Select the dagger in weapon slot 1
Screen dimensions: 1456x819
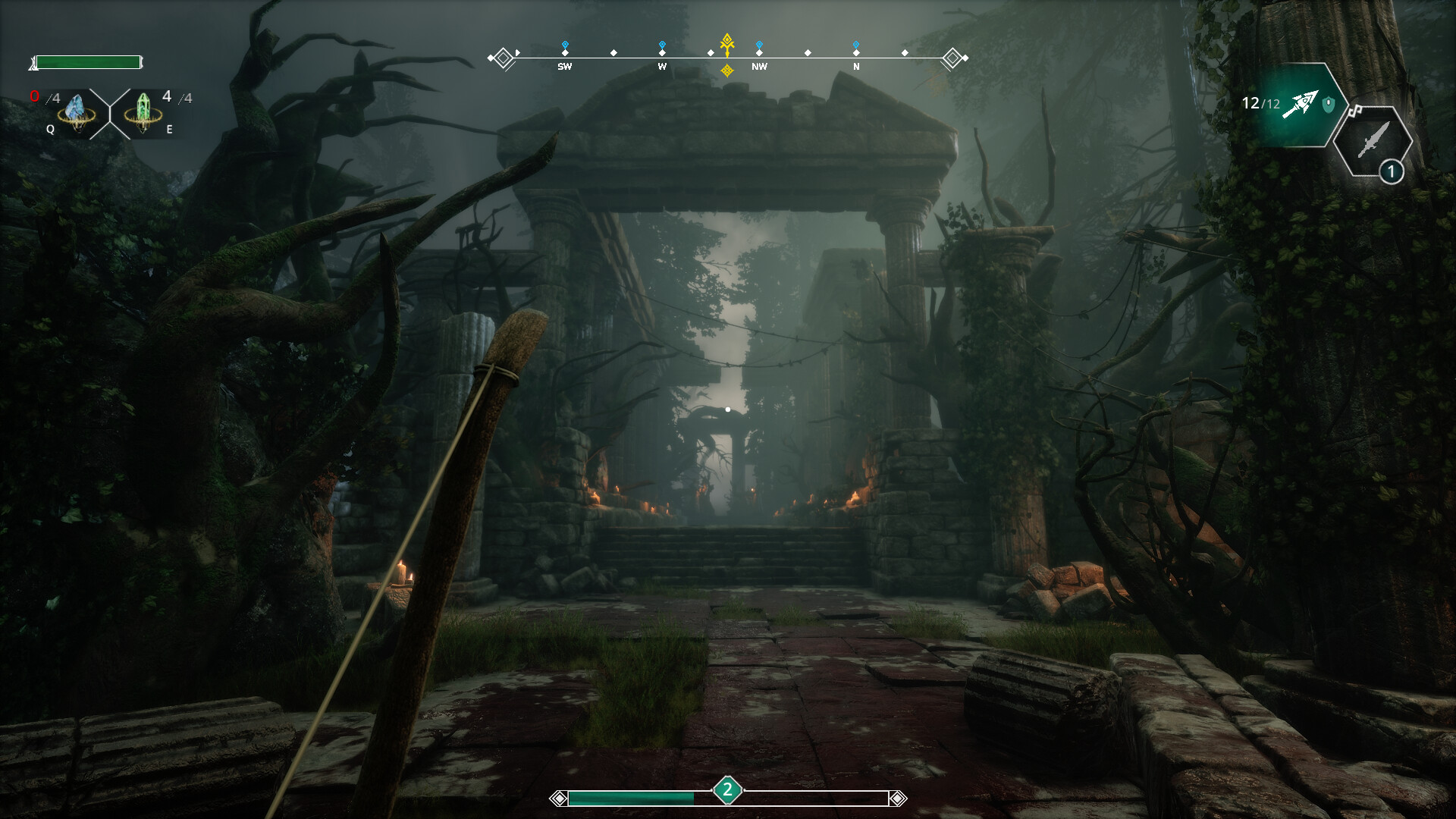1373,140
